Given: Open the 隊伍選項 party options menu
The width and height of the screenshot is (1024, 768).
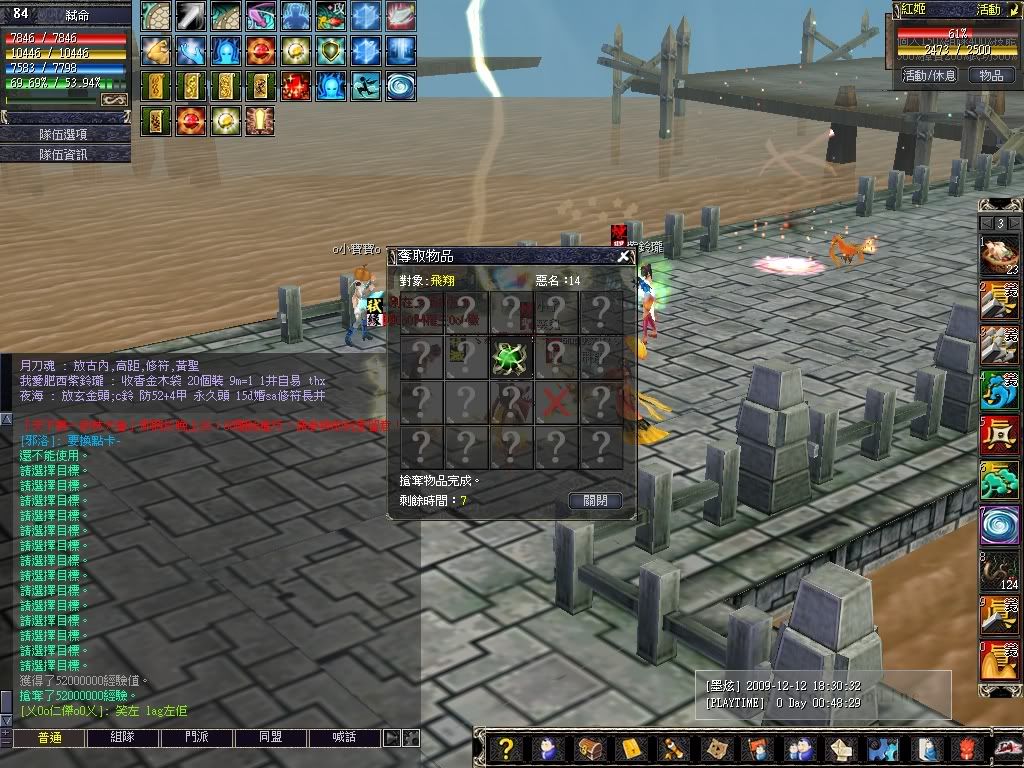Looking at the screenshot, I should click(65, 134).
